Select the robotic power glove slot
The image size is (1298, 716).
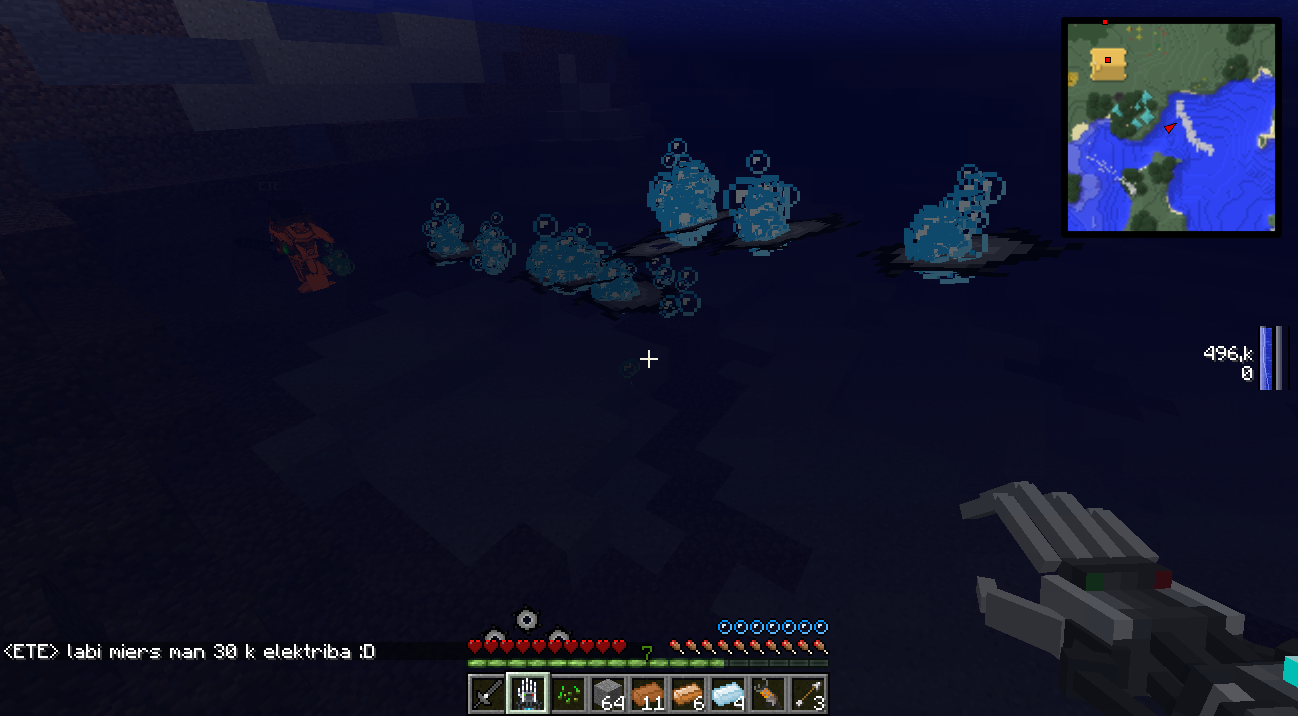528,693
